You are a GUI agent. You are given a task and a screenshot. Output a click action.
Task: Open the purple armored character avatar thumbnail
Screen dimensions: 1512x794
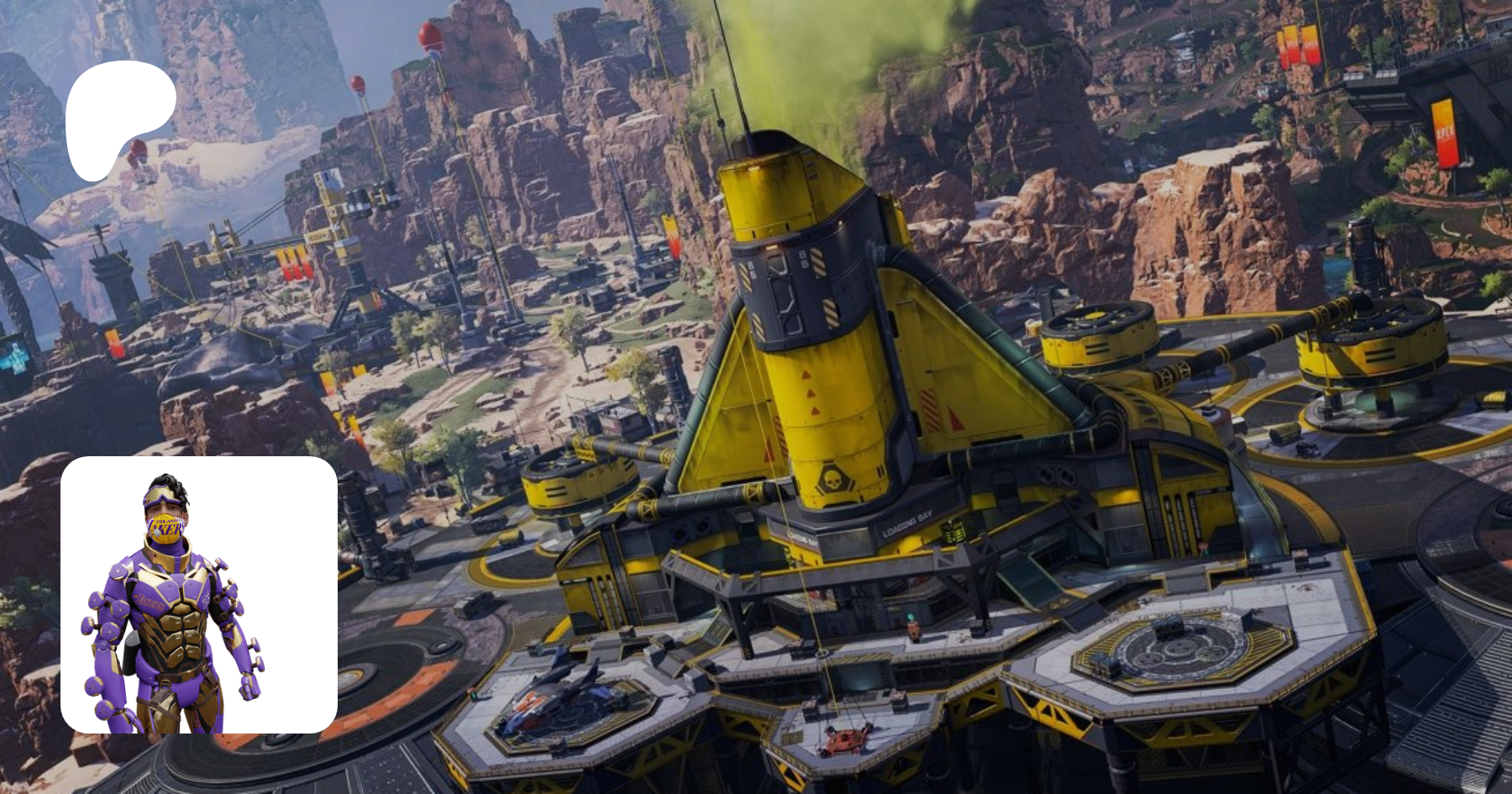click(x=199, y=595)
